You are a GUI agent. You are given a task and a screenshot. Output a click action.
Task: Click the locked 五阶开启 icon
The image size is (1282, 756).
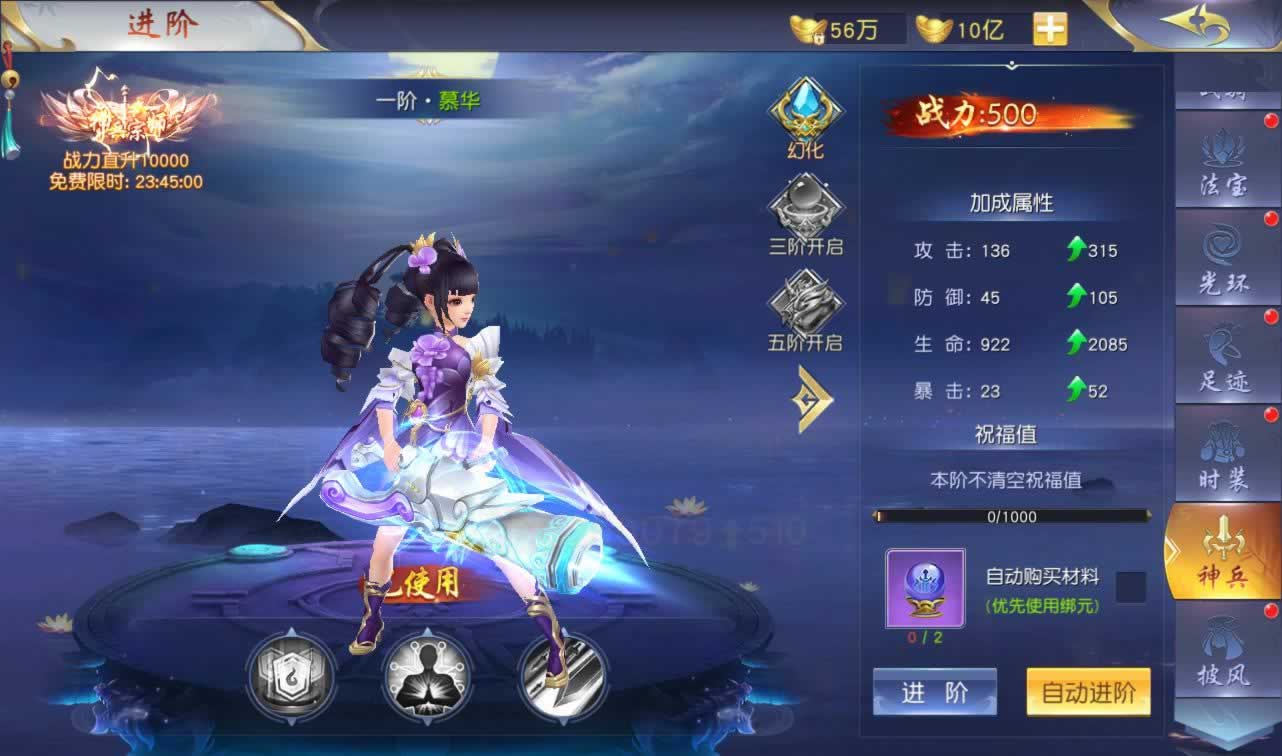click(x=805, y=306)
